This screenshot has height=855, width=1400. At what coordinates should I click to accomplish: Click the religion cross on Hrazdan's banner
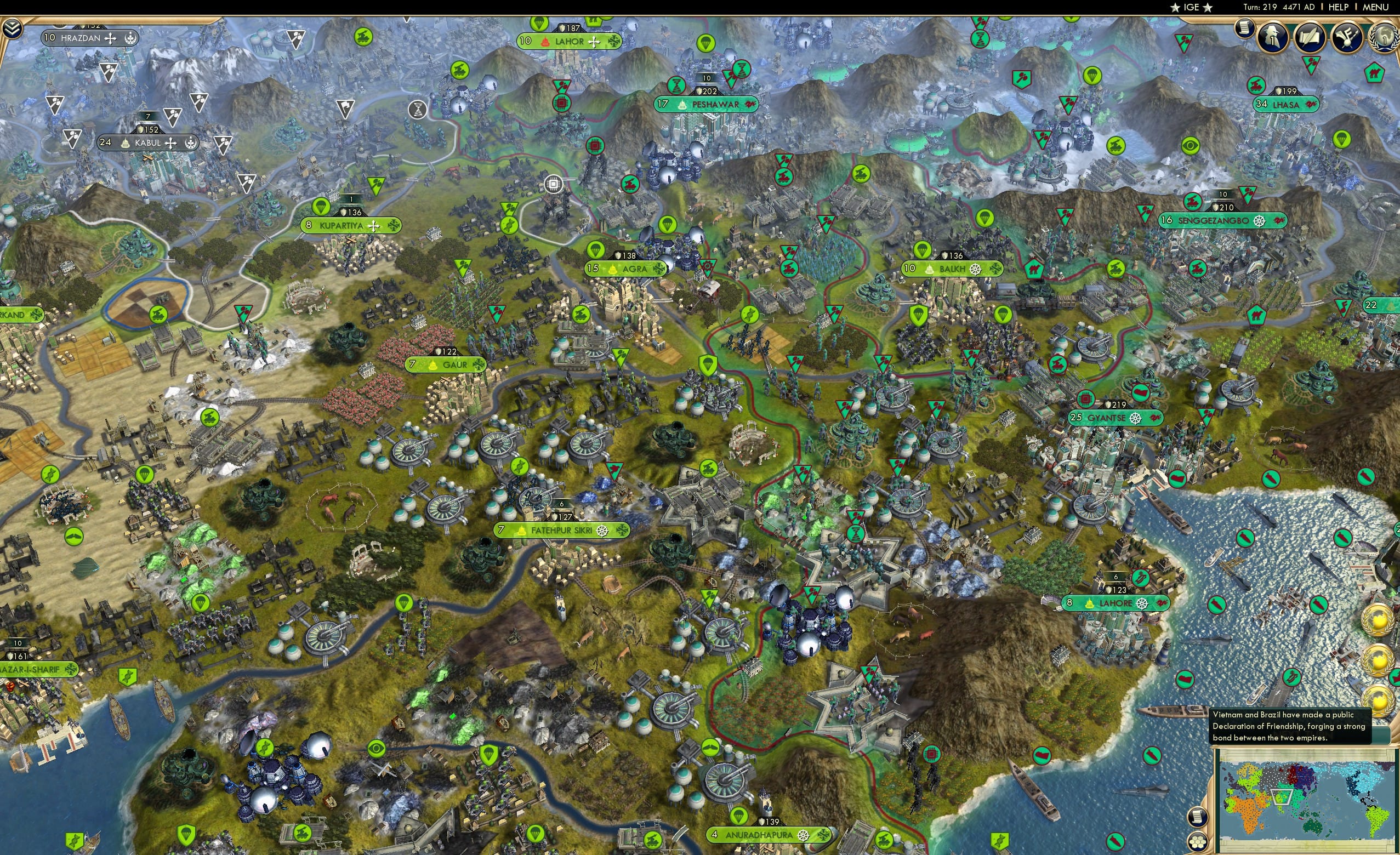[x=111, y=39]
